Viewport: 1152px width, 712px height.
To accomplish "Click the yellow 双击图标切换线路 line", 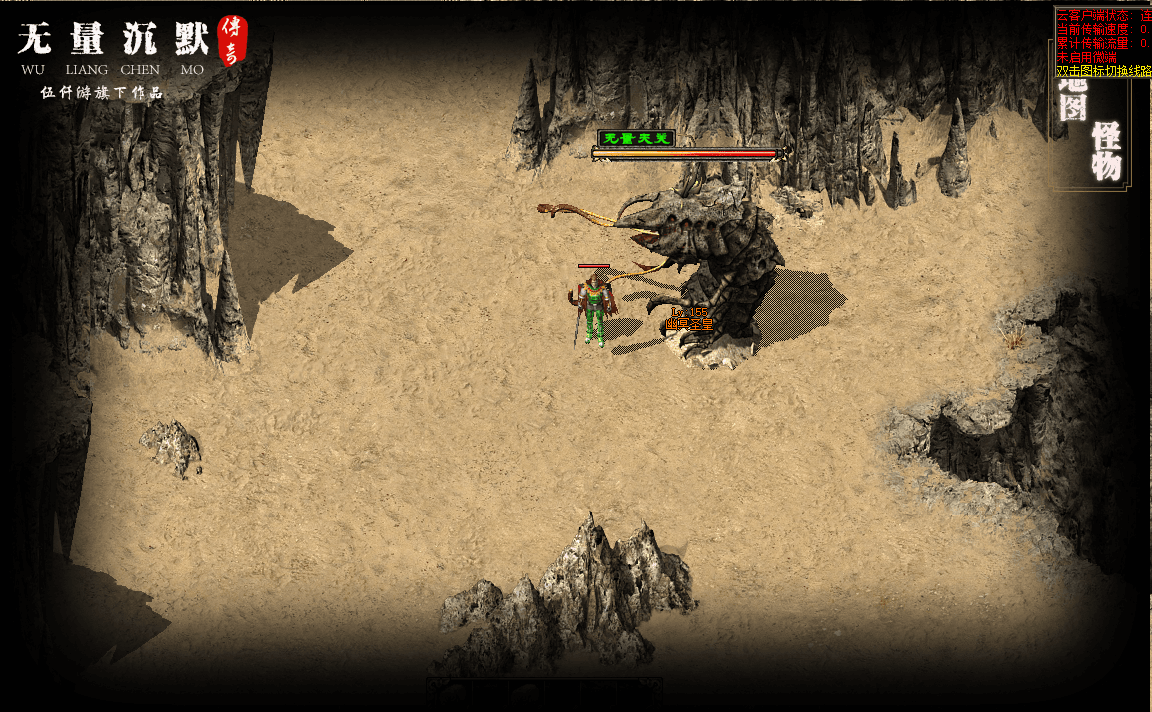I will pos(1103,71).
